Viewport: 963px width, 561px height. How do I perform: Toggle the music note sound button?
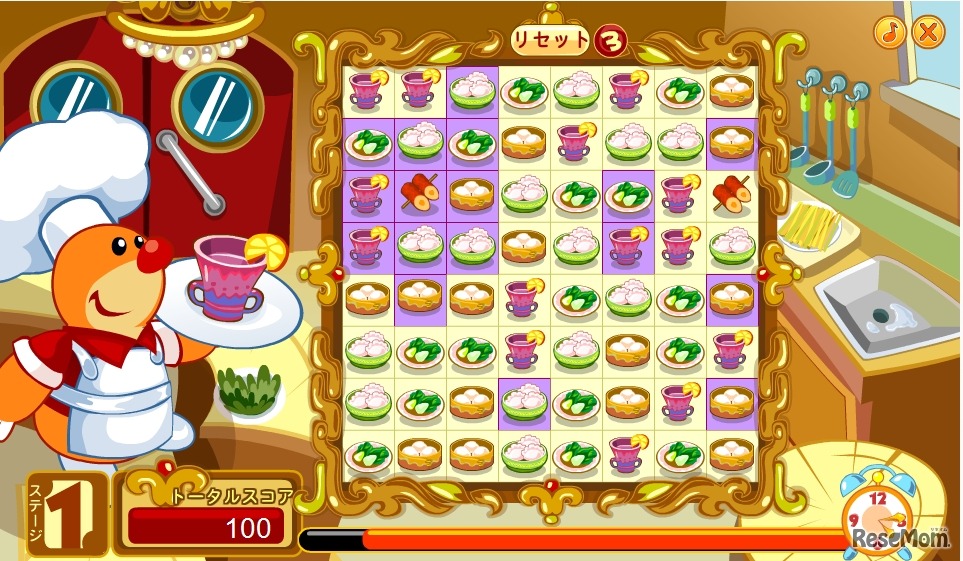[888, 32]
